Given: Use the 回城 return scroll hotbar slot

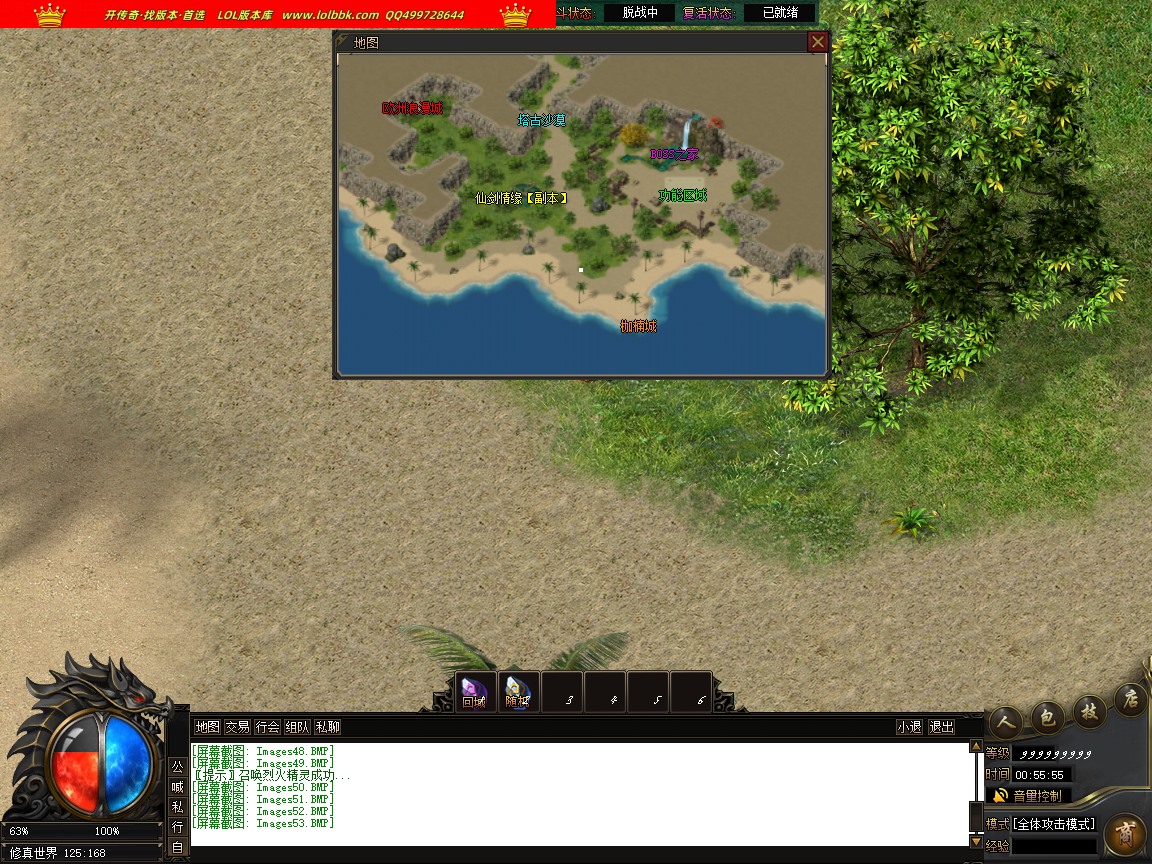Looking at the screenshot, I should (x=474, y=692).
